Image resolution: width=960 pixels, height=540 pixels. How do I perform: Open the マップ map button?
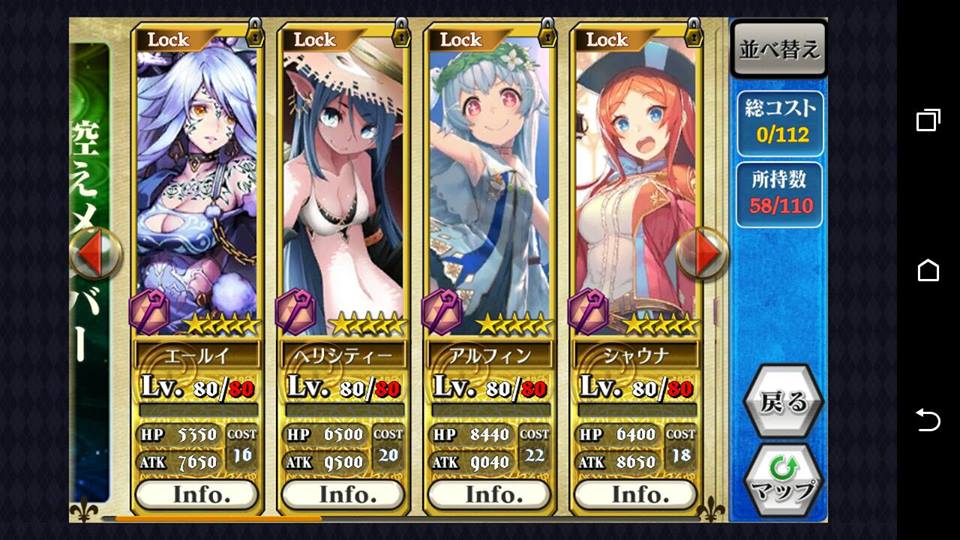click(x=783, y=480)
